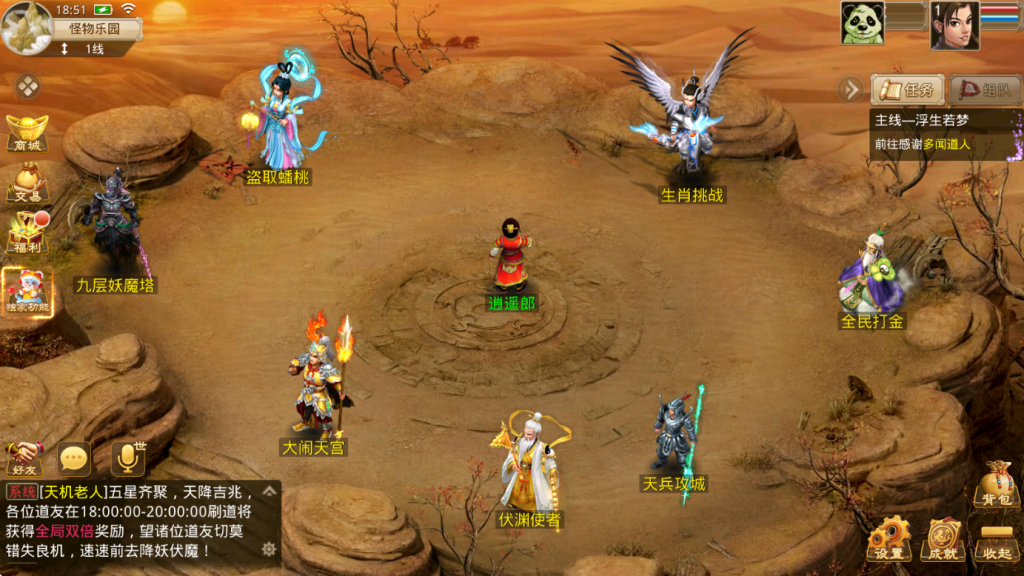Switch to the 任务 quest tab
Image resolution: width=1024 pixels, height=576 pixels.
907,90
